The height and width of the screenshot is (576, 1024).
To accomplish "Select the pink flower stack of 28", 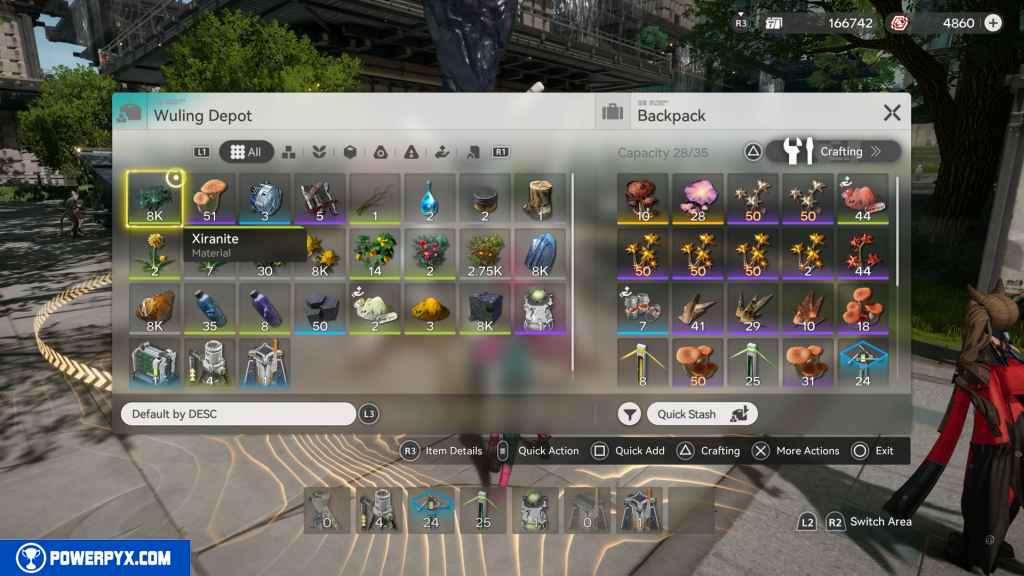I will pos(698,198).
